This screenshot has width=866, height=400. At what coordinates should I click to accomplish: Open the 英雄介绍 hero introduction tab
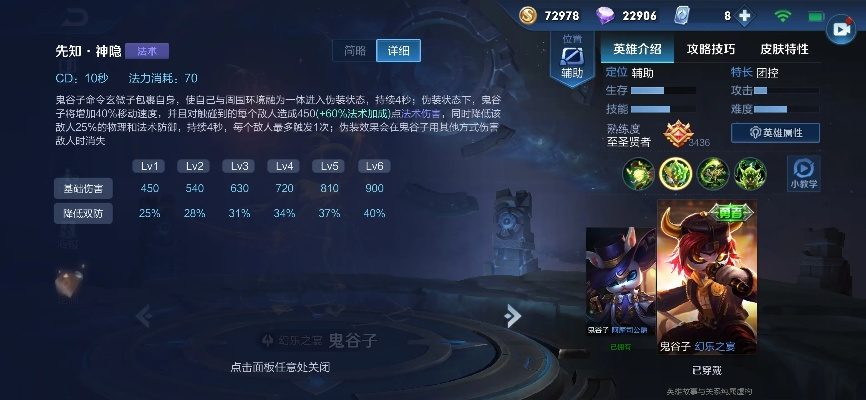point(637,49)
